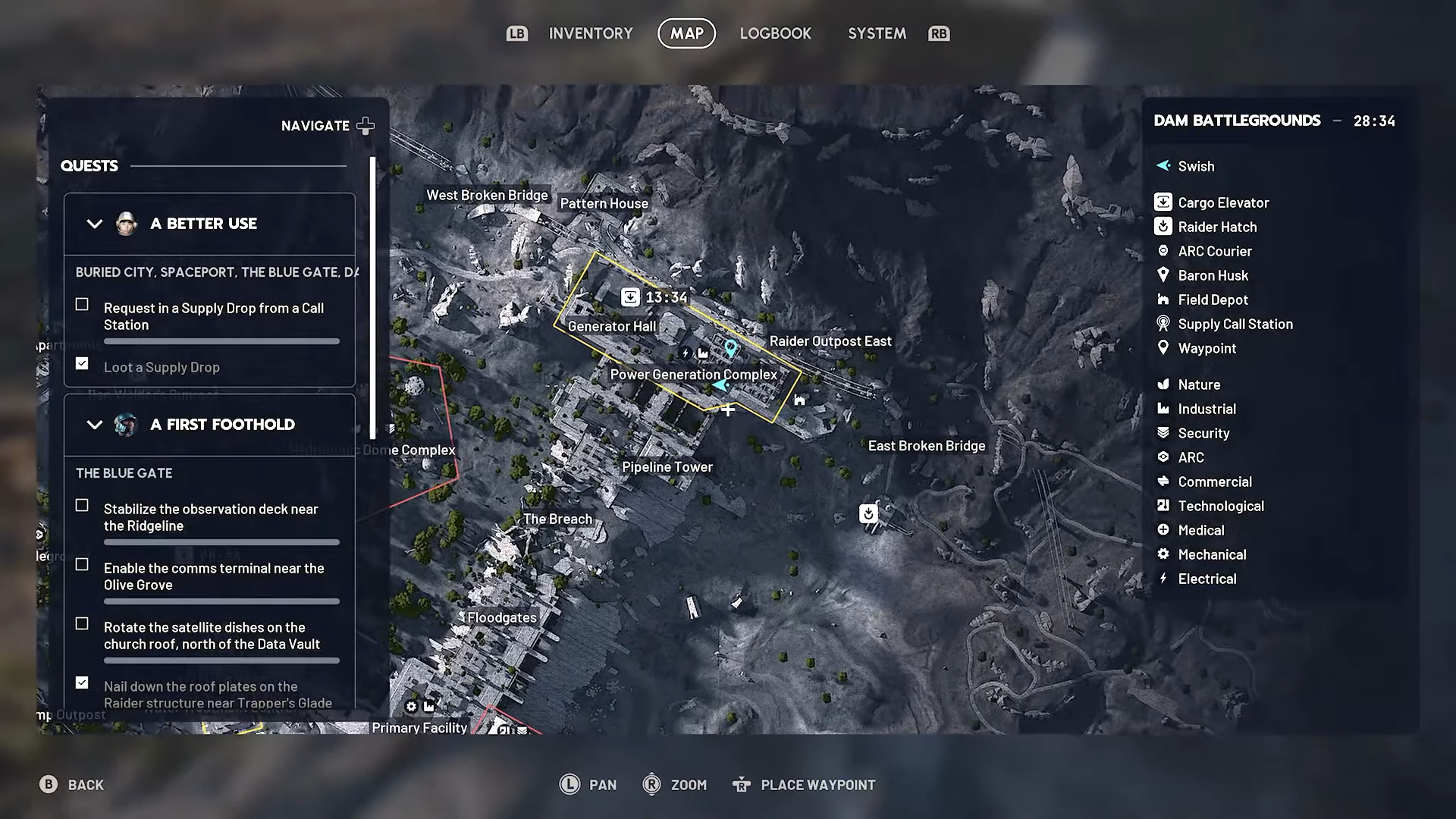Collapse the A First Foothold quest

click(95, 425)
